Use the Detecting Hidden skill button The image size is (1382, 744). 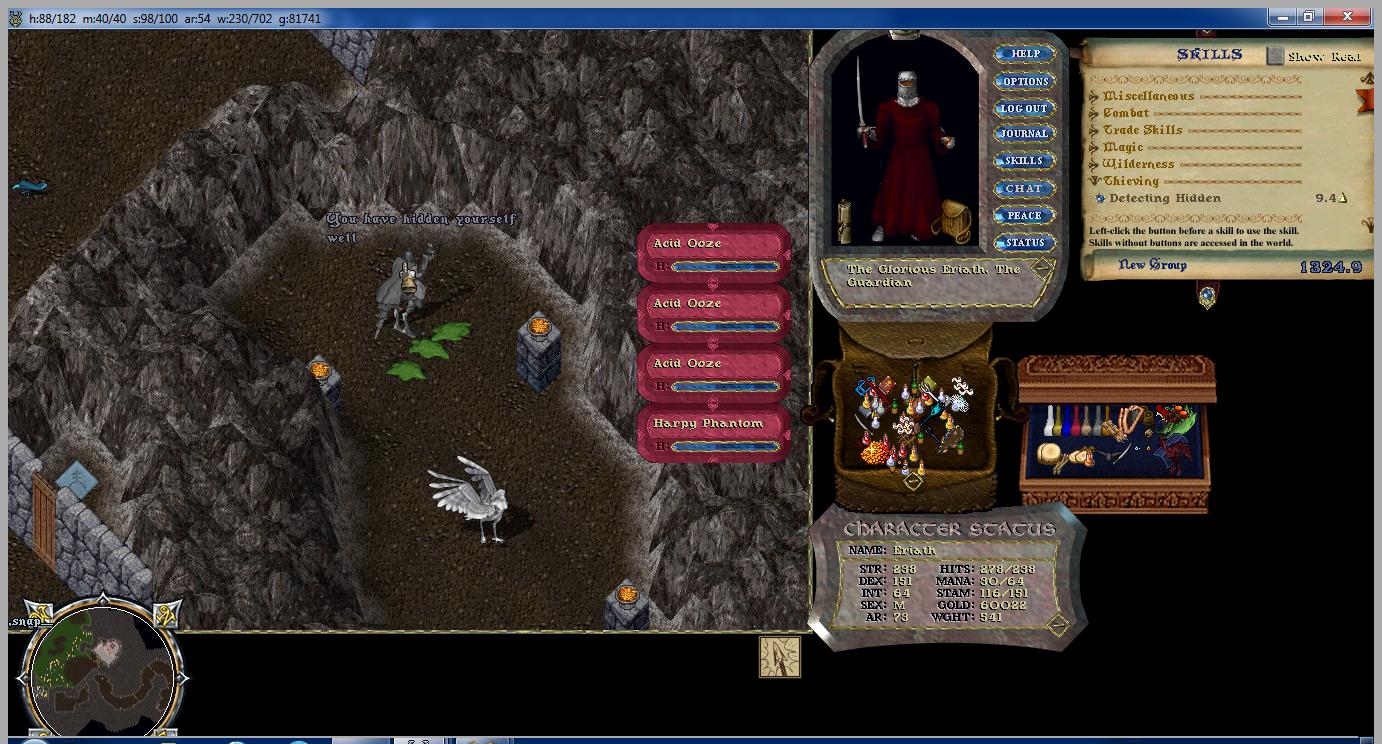pos(1100,199)
